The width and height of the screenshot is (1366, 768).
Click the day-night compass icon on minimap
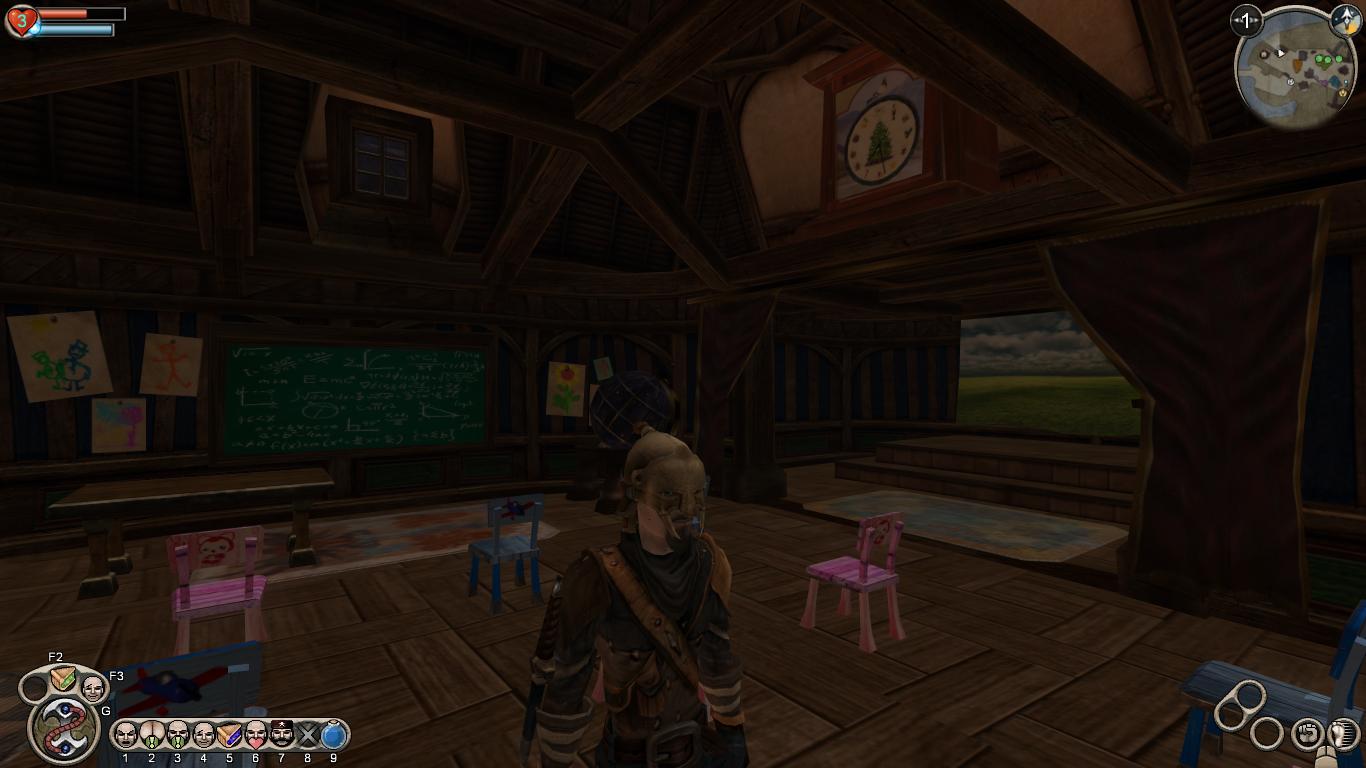1345,20
